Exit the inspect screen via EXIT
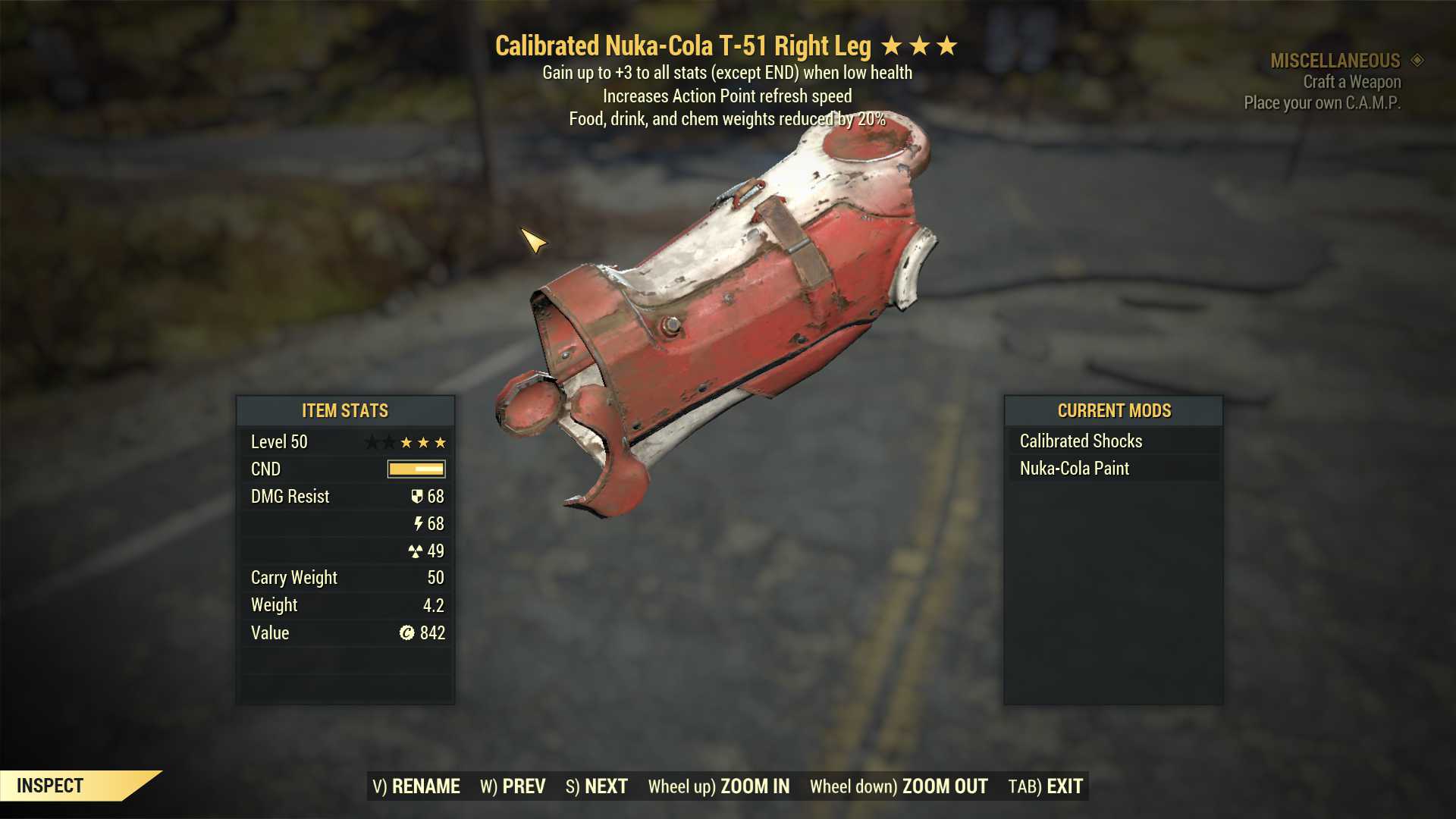 (x=1045, y=786)
